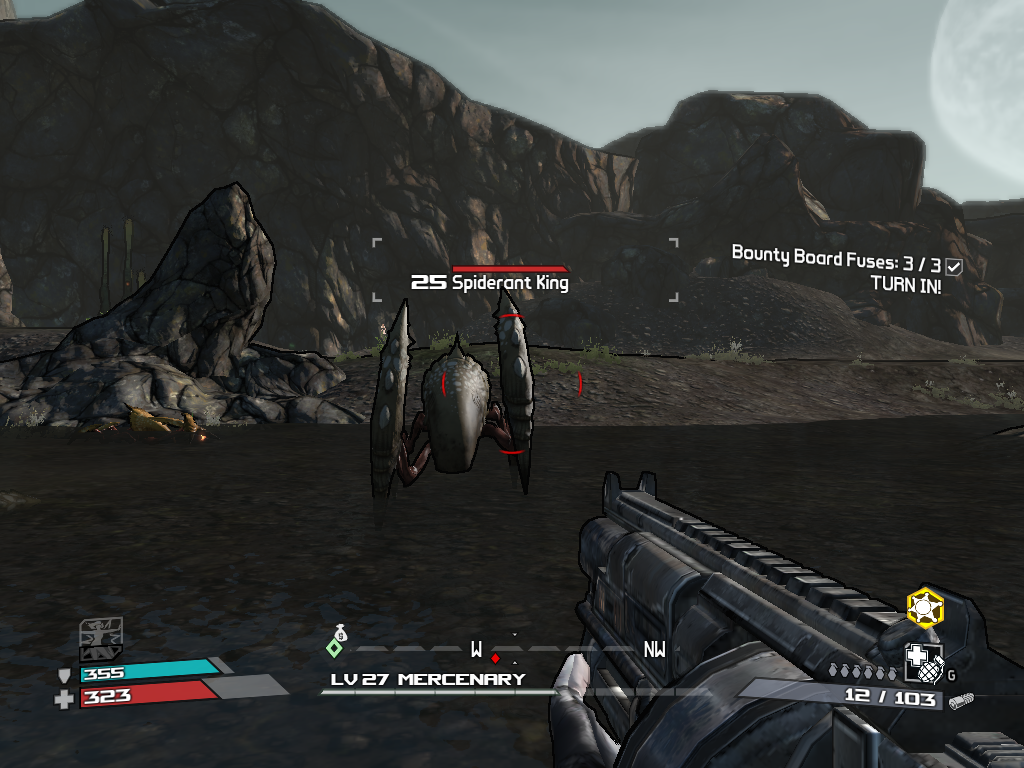Click the yellow hexagonal badge icon
The image size is (1024, 768).
(x=925, y=608)
